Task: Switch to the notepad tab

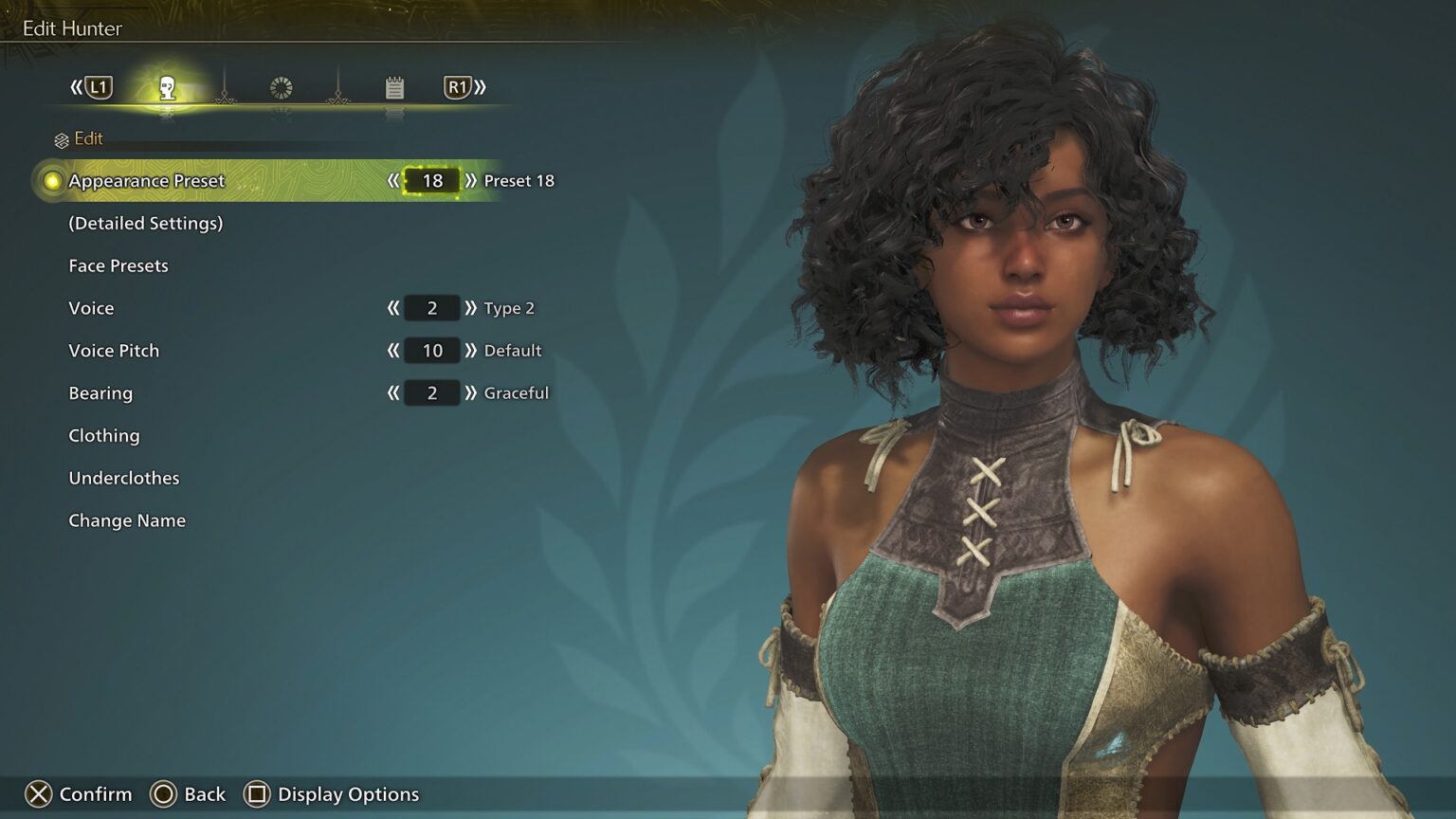Action: point(394,88)
